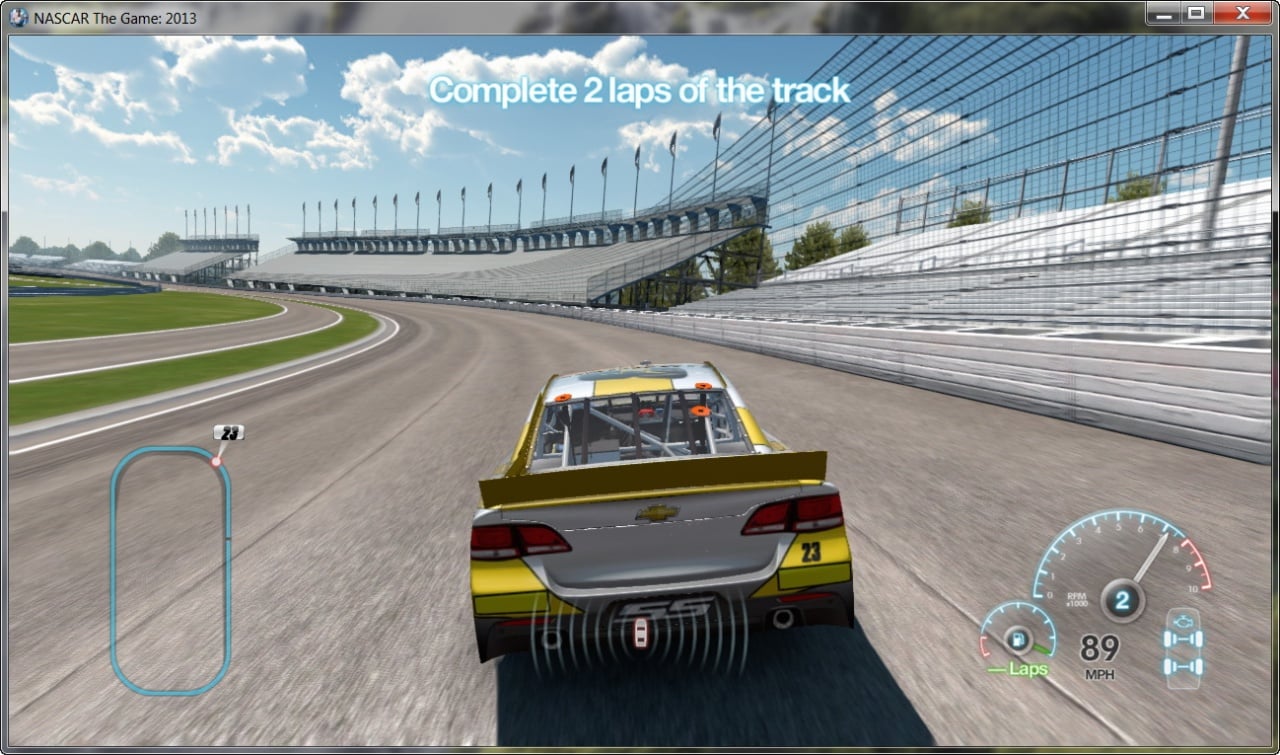This screenshot has height=755, width=1280.
Task: Select the number 23 car marker on minimap
Action: [x=229, y=433]
